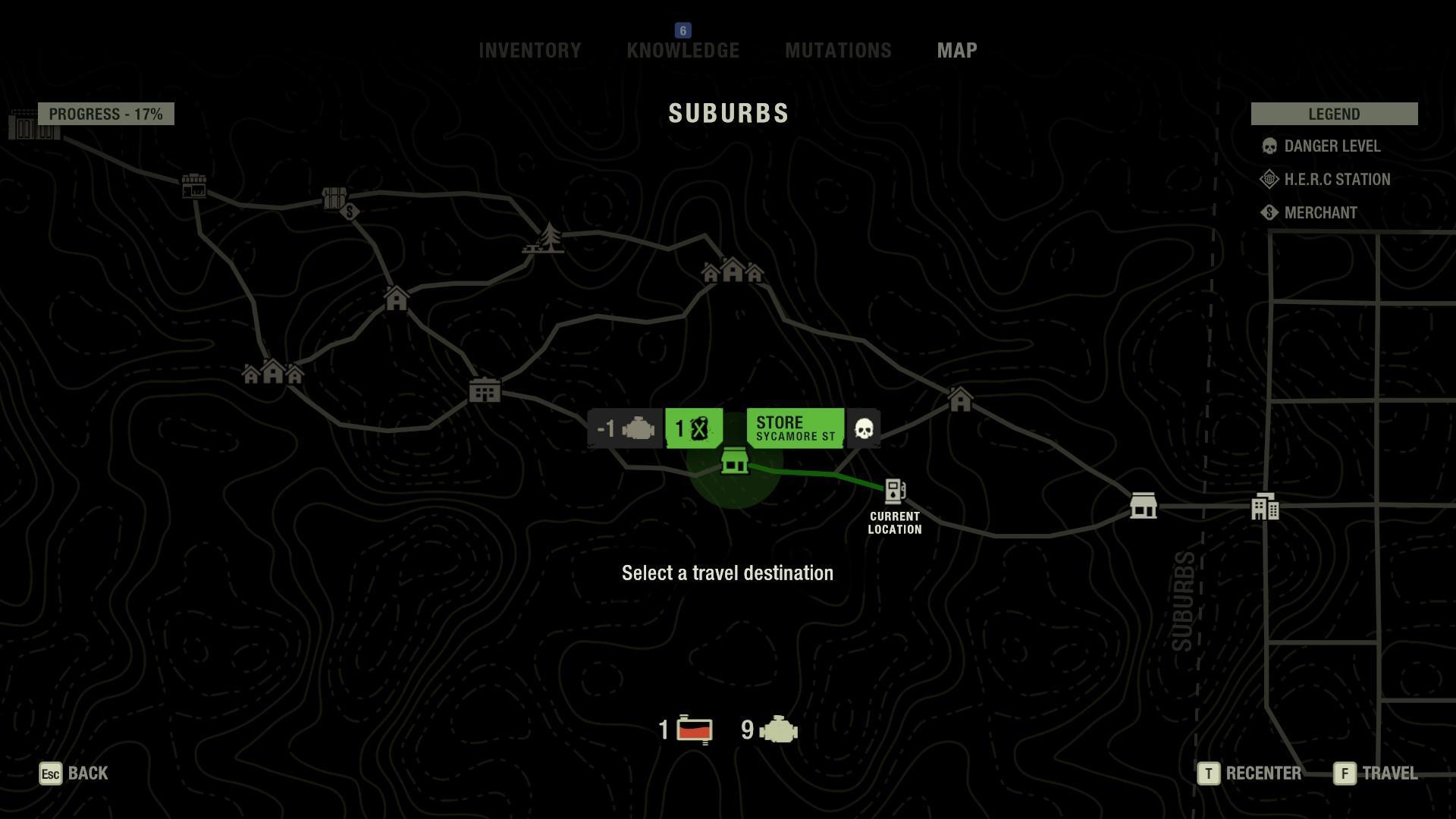
Task: Click the gas station current location marker
Action: click(x=895, y=491)
